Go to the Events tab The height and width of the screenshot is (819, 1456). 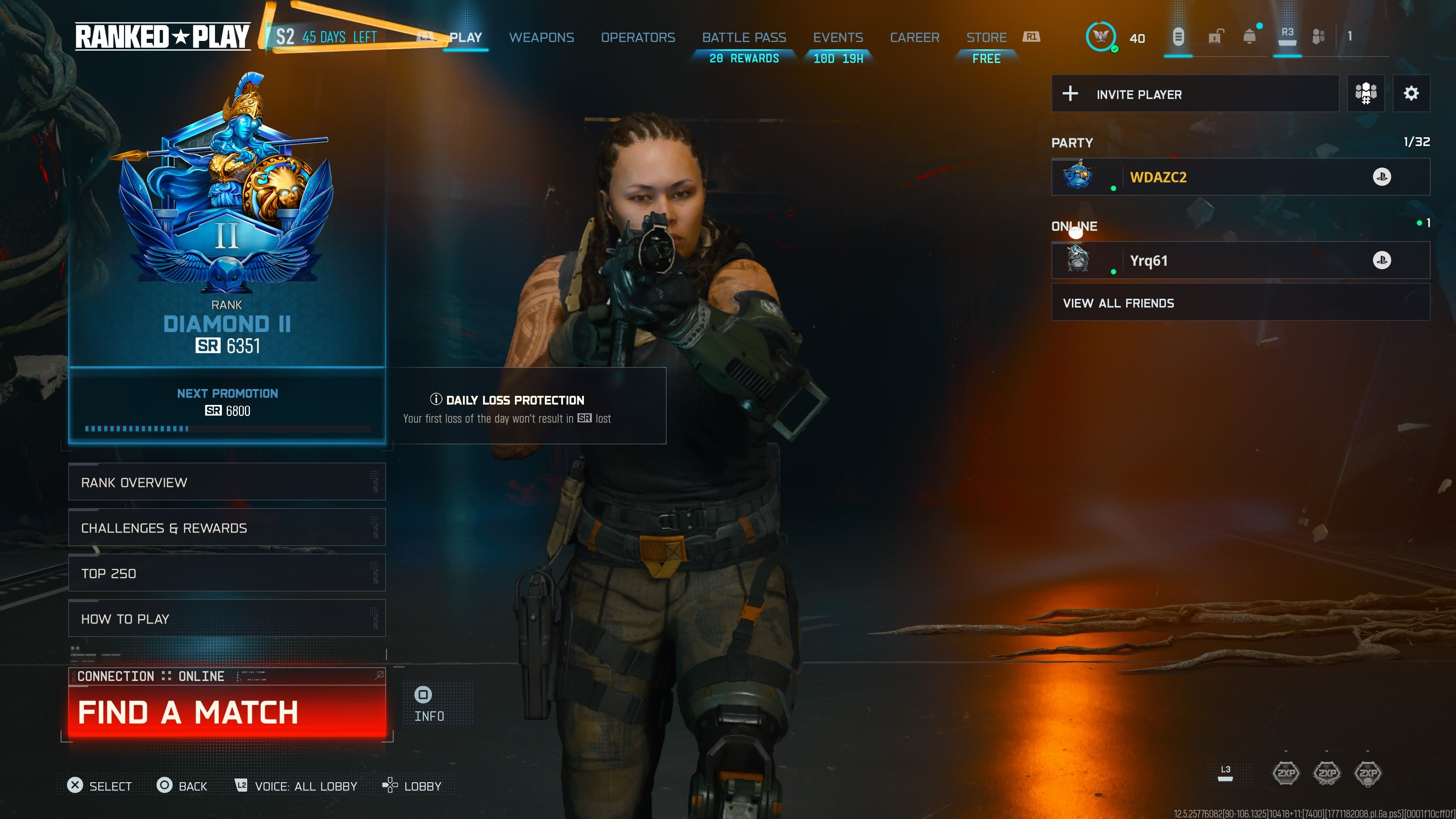(838, 37)
